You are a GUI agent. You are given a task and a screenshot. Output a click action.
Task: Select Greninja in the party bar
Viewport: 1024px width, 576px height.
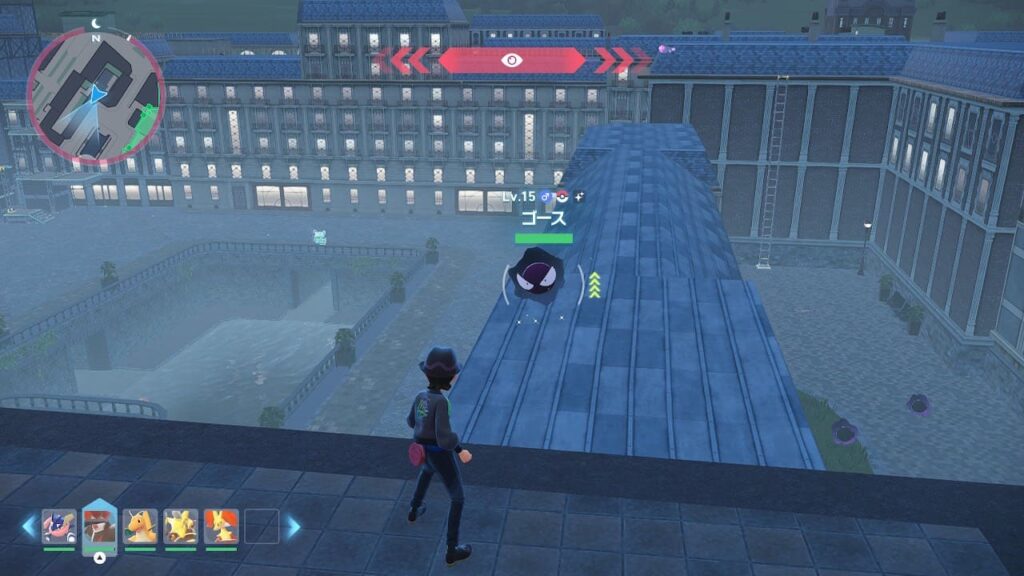pyautogui.click(x=59, y=527)
